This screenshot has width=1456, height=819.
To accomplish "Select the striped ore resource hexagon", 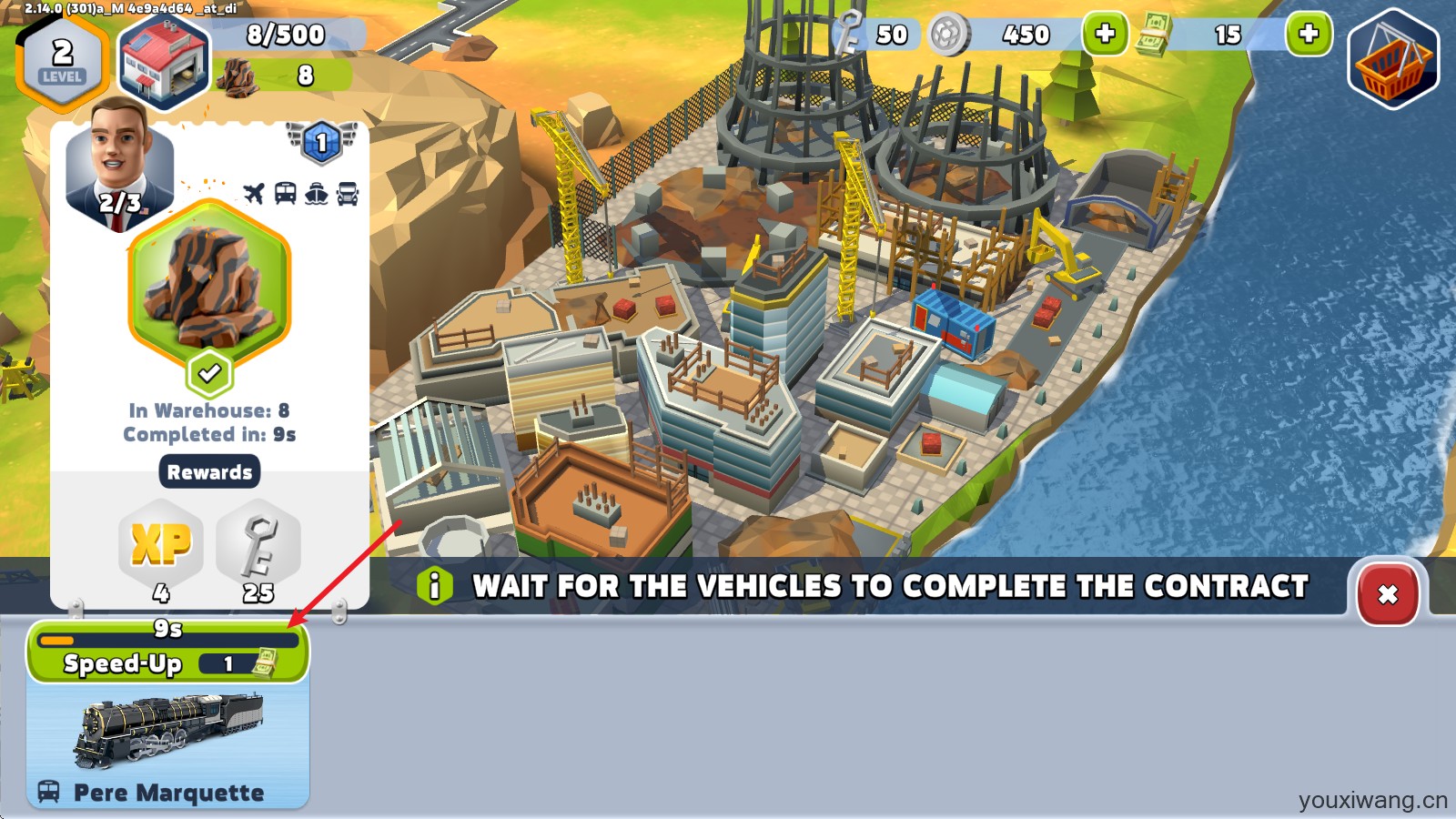I will pos(209,287).
